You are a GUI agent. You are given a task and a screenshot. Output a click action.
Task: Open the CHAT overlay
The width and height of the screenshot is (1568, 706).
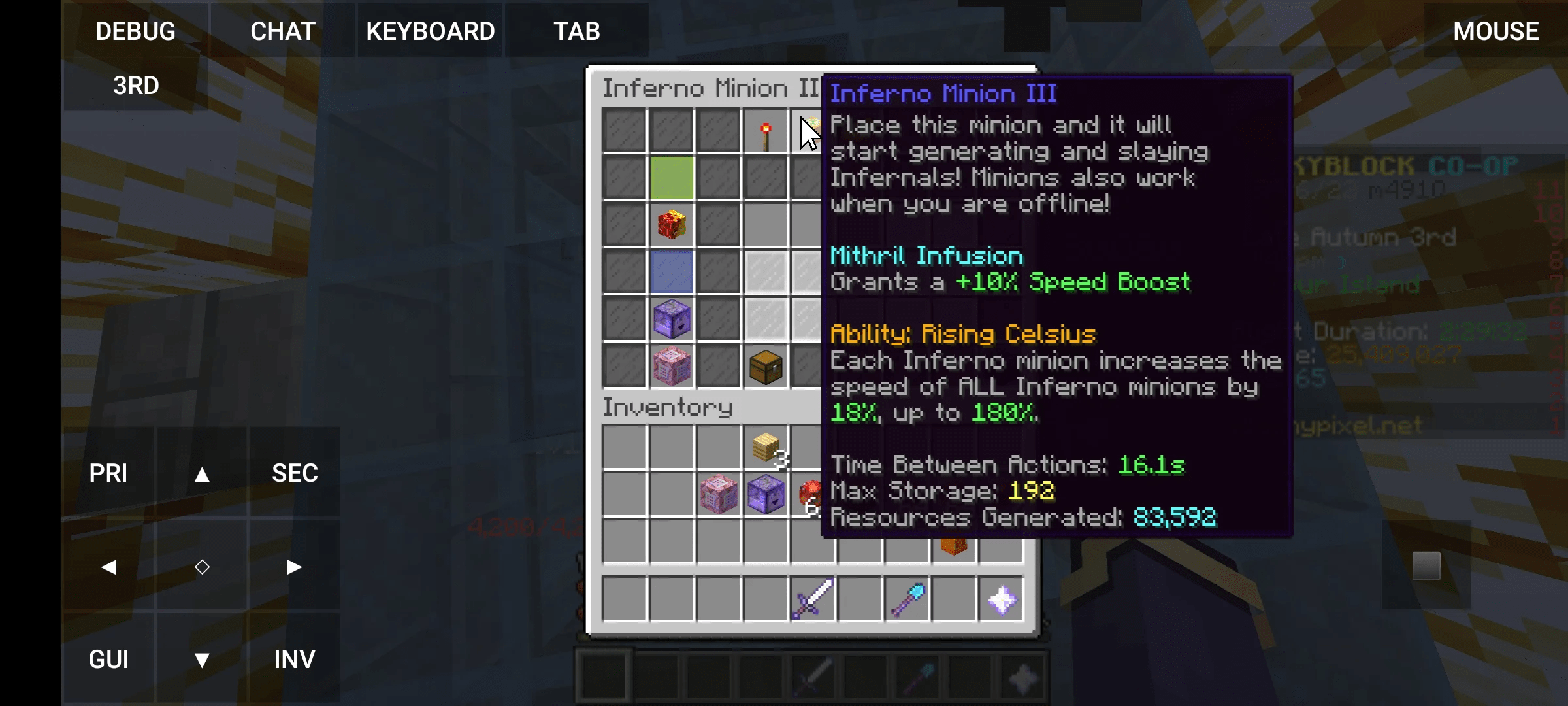pyautogui.click(x=282, y=30)
